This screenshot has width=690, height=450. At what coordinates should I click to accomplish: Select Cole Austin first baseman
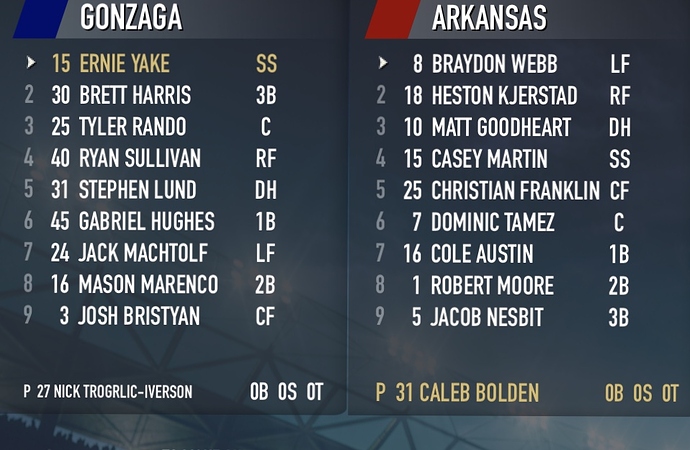click(483, 254)
